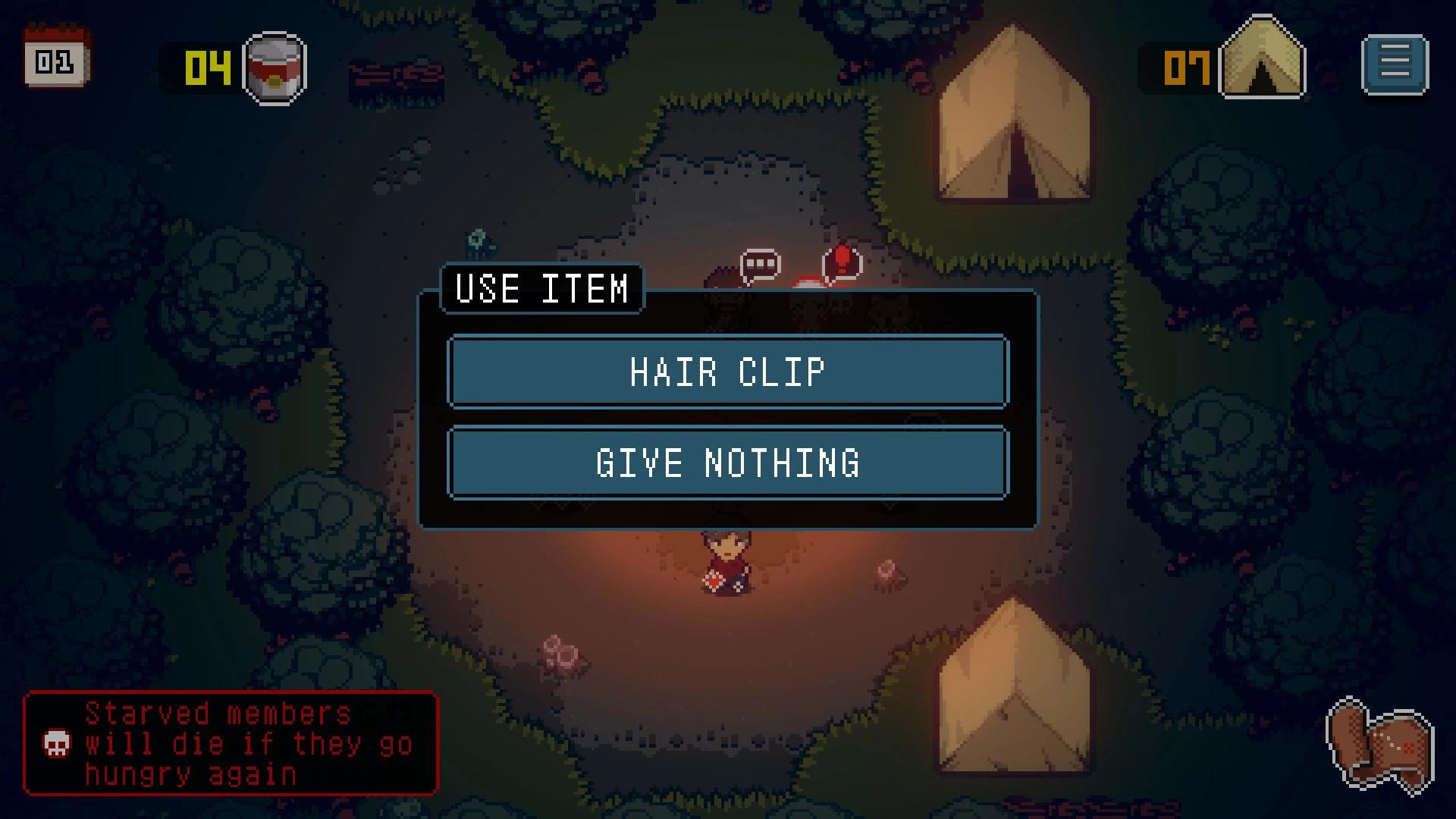Select the Give Nothing option

727,463
